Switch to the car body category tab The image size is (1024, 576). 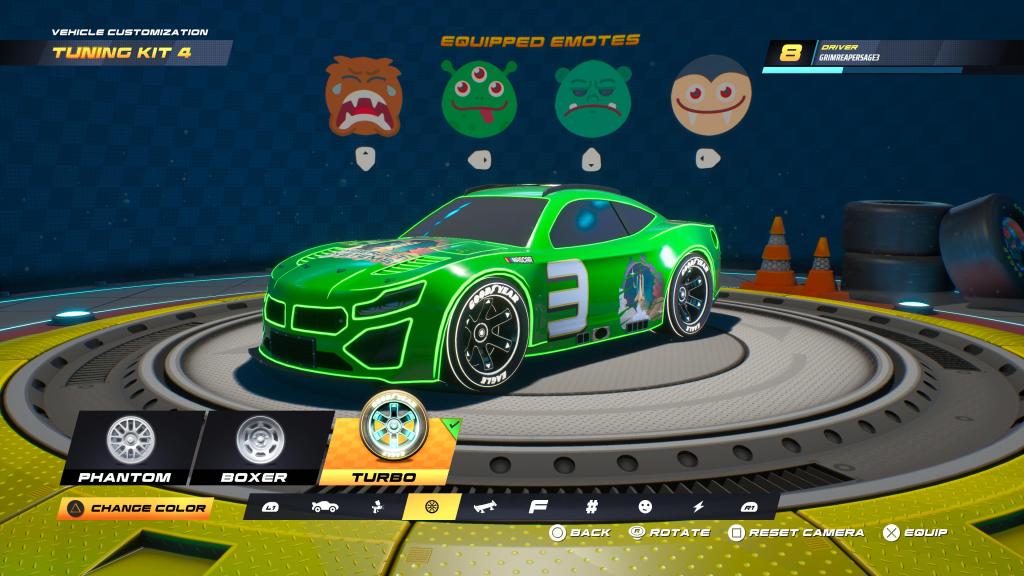324,508
